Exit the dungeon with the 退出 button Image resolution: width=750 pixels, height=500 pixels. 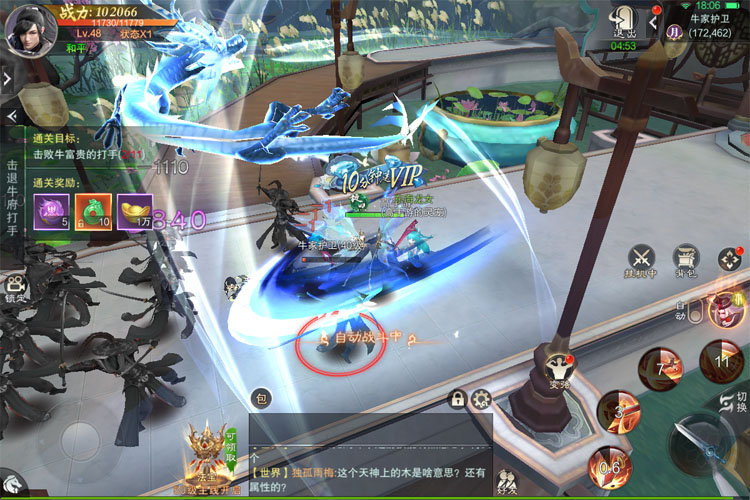tap(624, 22)
